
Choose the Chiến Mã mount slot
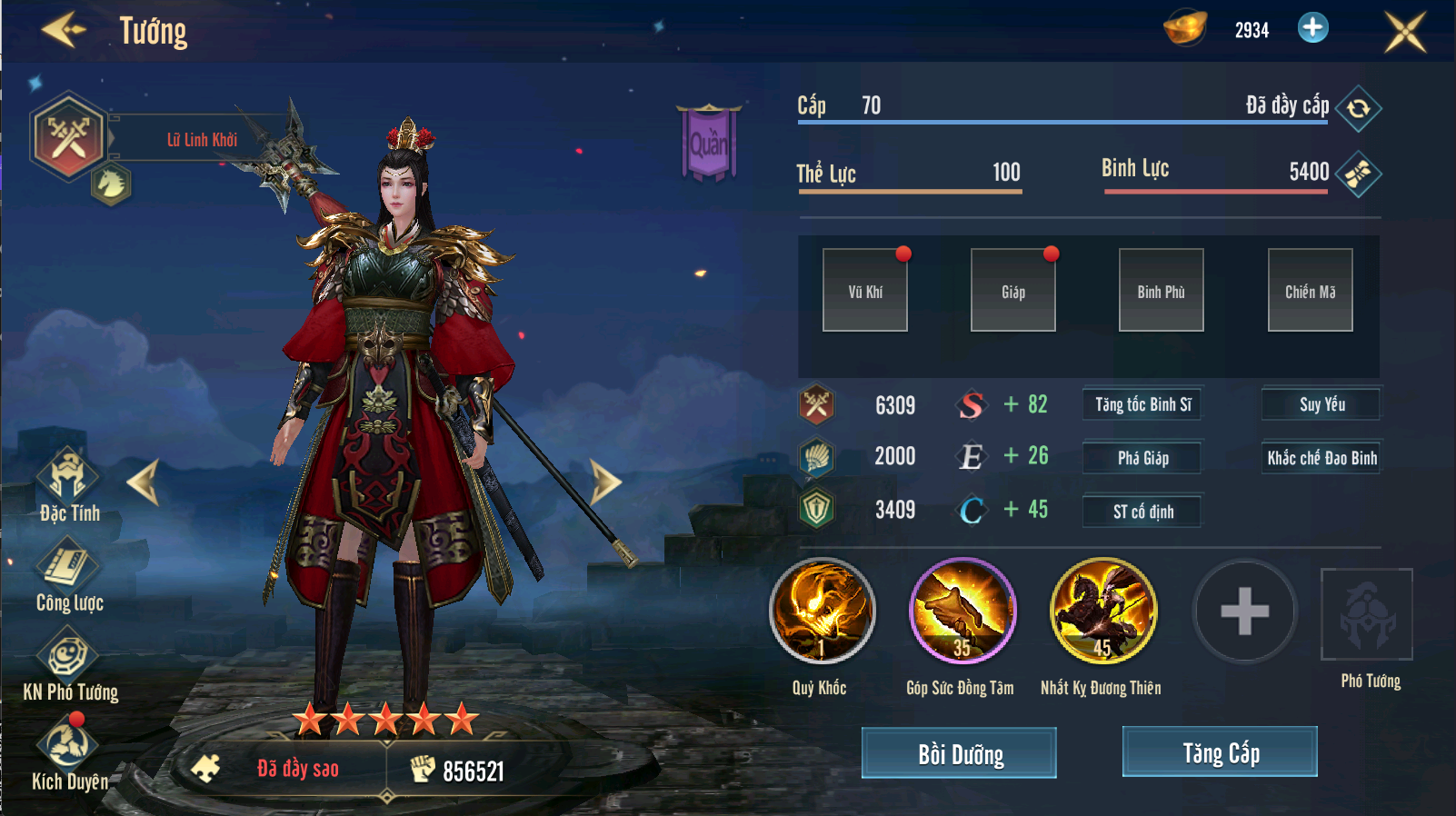coord(1310,291)
